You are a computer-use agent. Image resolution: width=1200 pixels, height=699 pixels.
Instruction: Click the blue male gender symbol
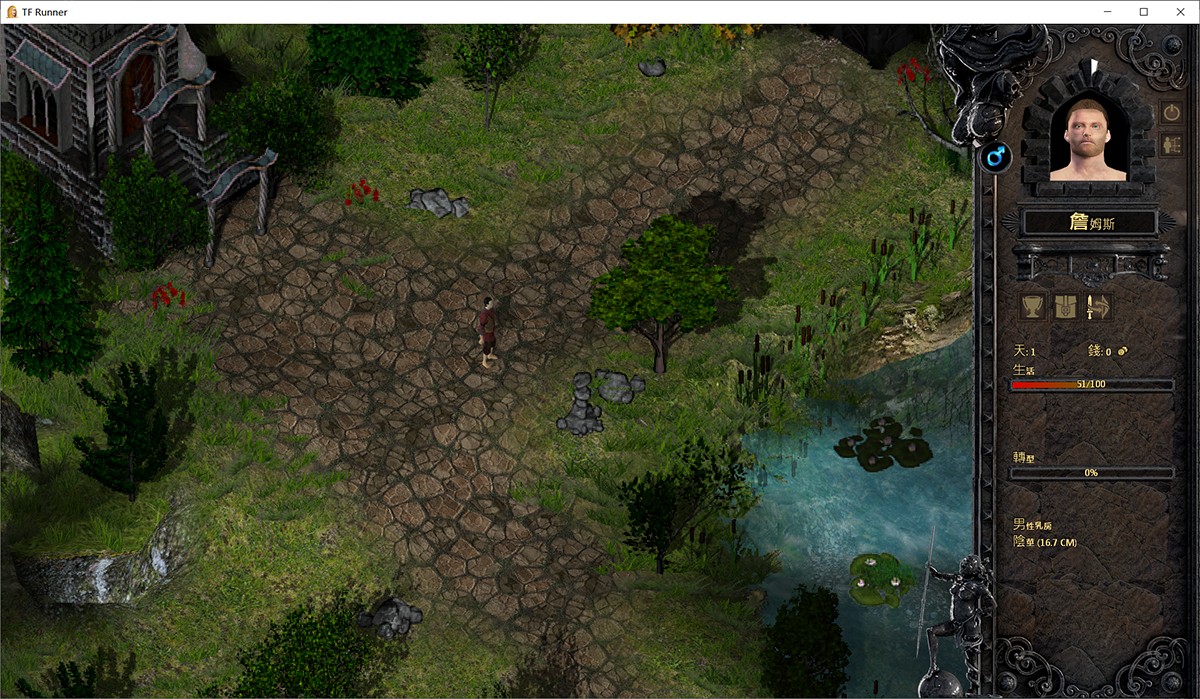tap(995, 156)
